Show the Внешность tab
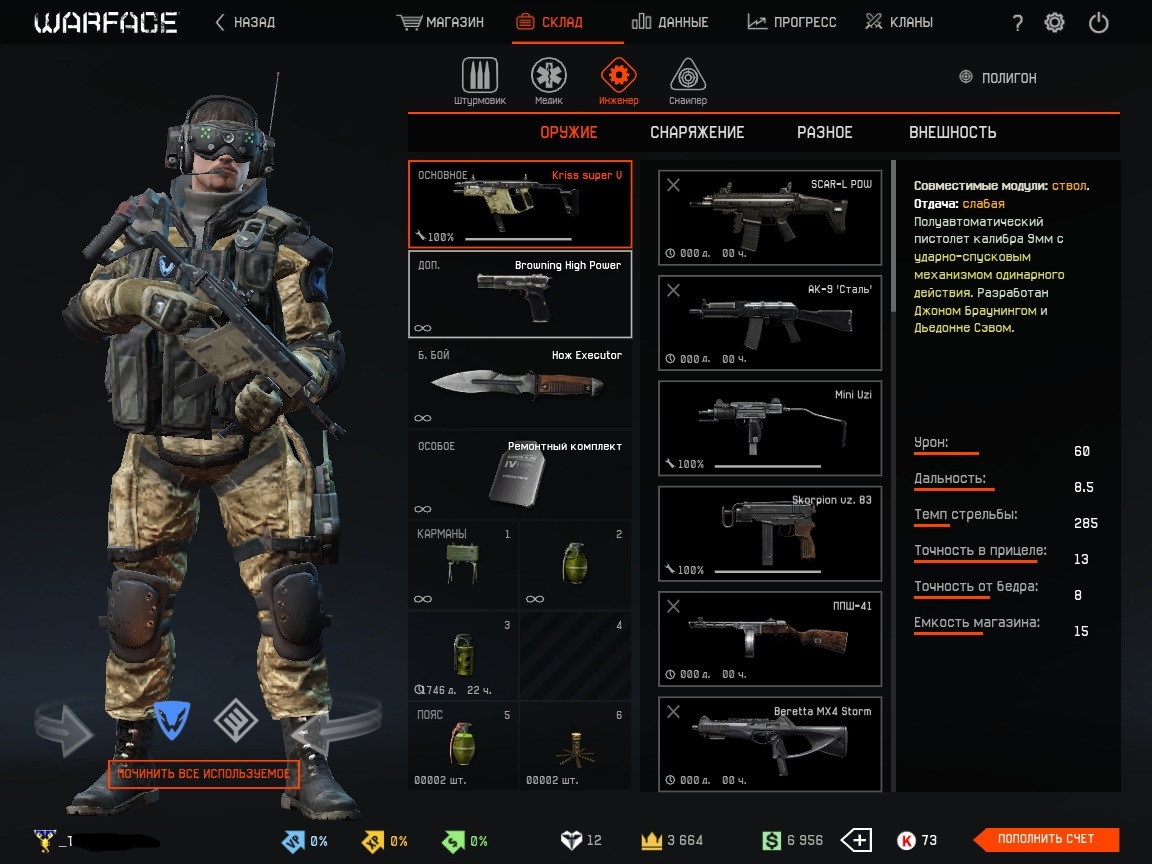Viewport: 1152px width, 864px height. coord(952,132)
